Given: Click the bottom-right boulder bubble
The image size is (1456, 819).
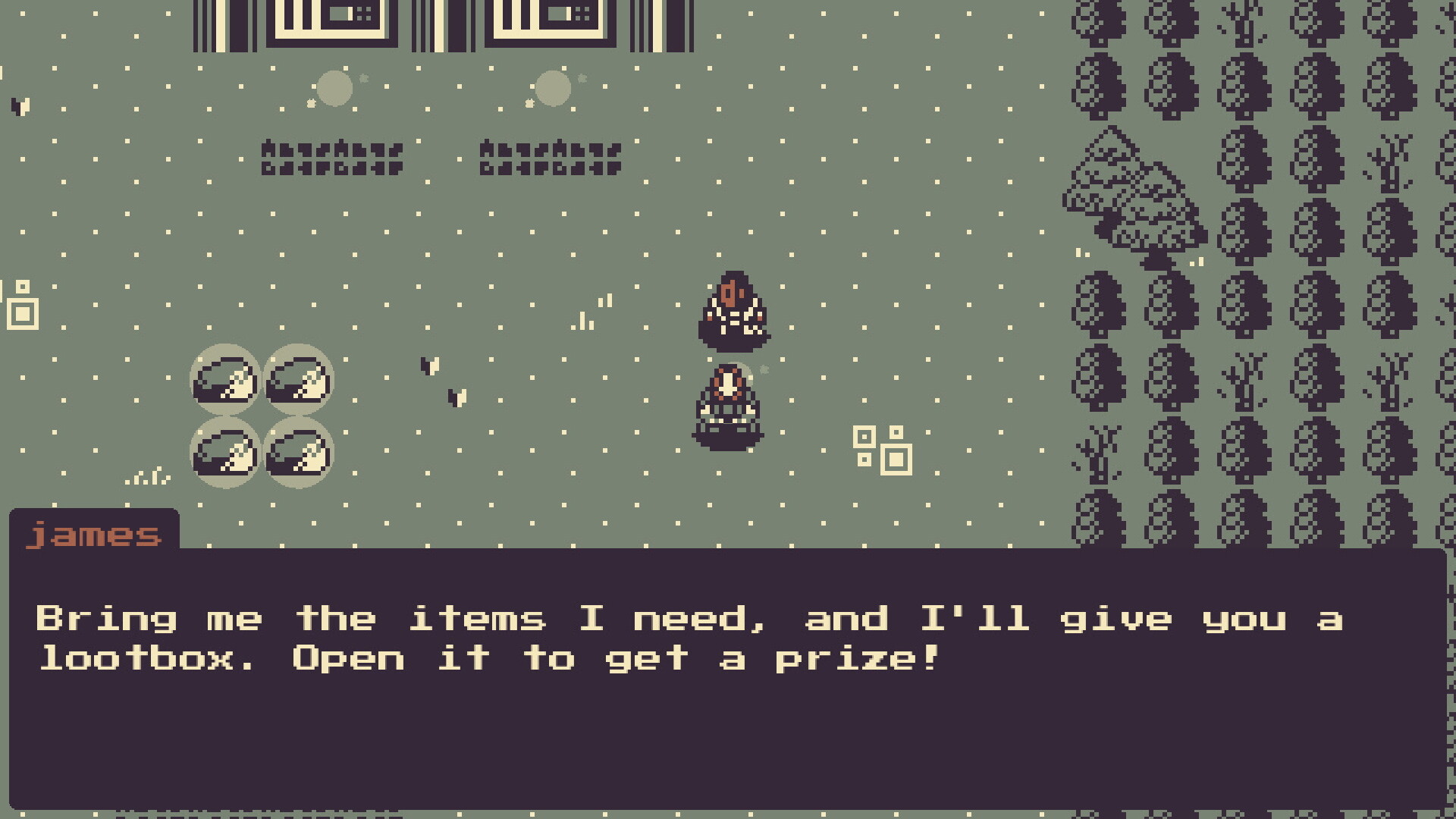Looking at the screenshot, I should click(298, 453).
